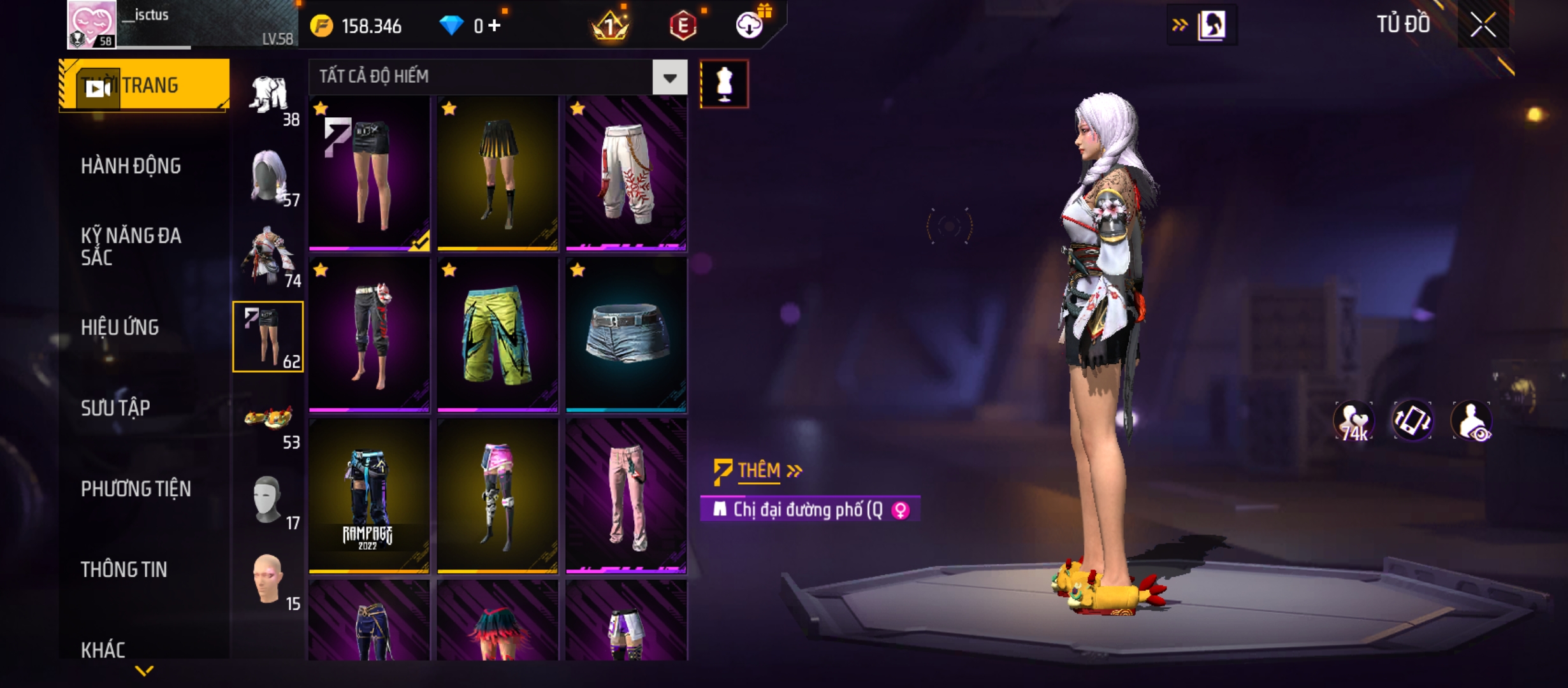Close the wardrobe with the X button
The image size is (1568, 688).
1483,25
